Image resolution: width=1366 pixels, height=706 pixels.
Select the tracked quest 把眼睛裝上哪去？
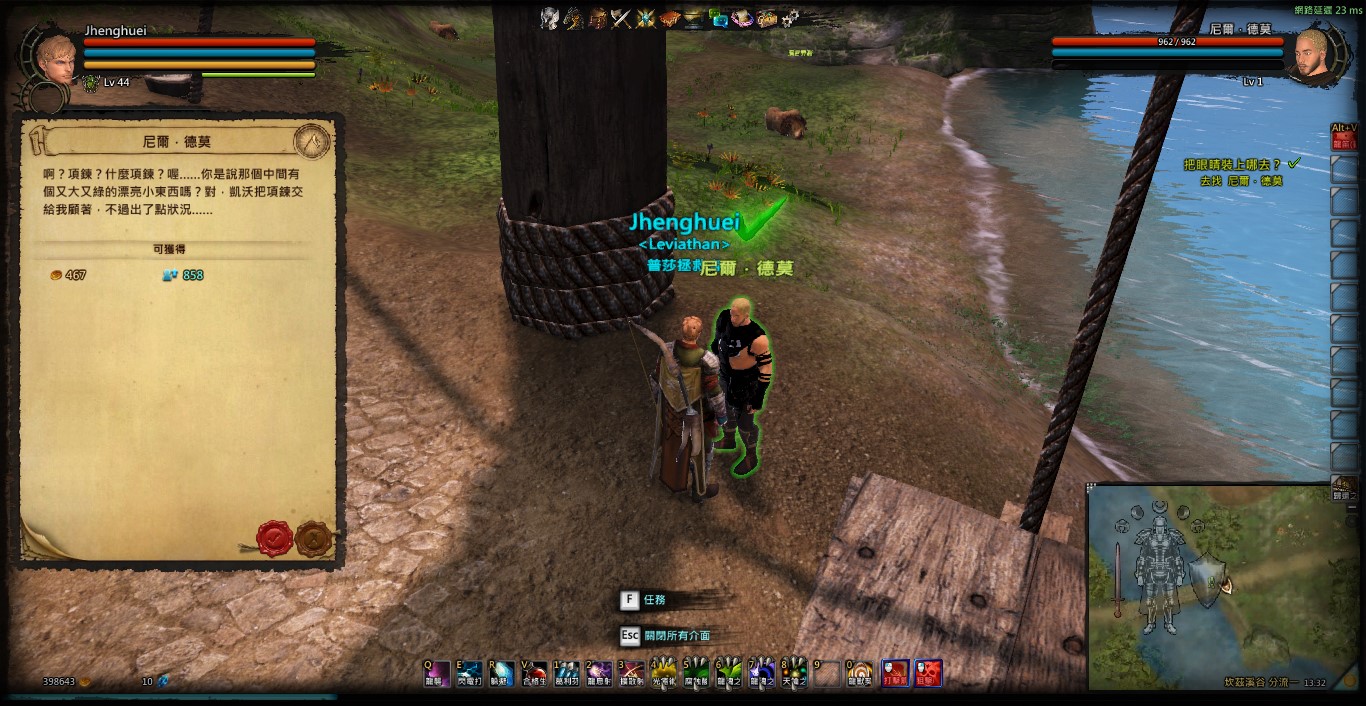pos(1232,164)
